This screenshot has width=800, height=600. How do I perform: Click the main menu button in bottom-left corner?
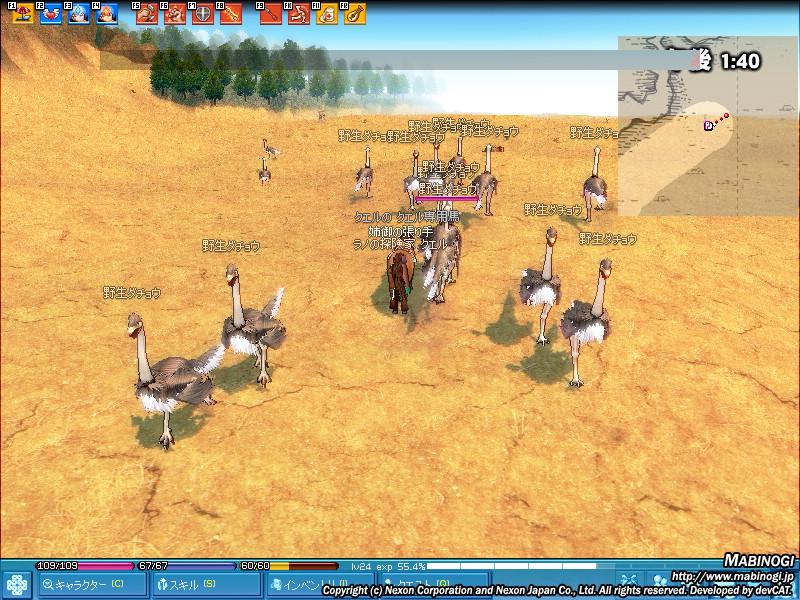(x=16, y=584)
